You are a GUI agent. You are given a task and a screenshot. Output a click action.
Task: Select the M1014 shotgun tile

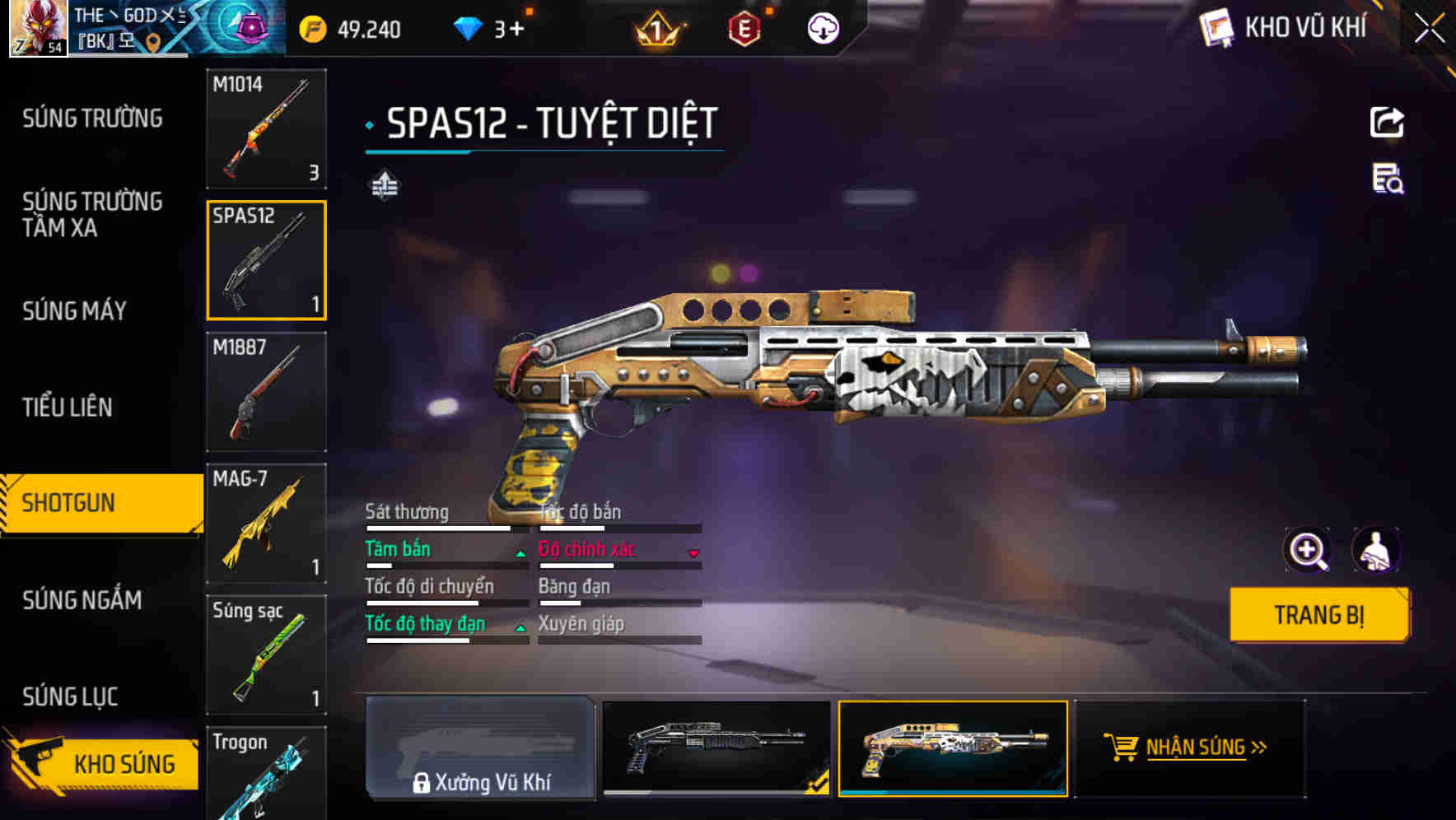coord(266,129)
